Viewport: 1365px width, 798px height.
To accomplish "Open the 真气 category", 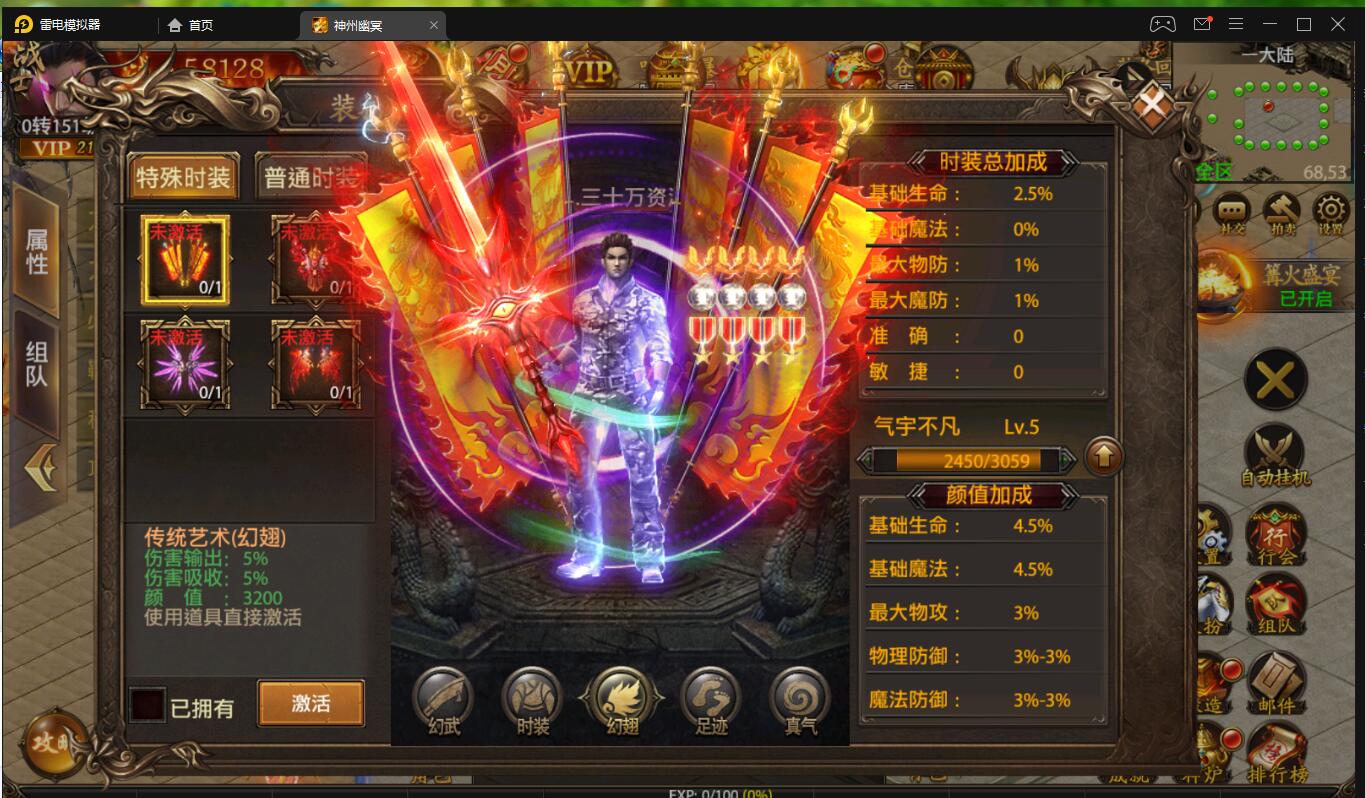I will (x=800, y=699).
